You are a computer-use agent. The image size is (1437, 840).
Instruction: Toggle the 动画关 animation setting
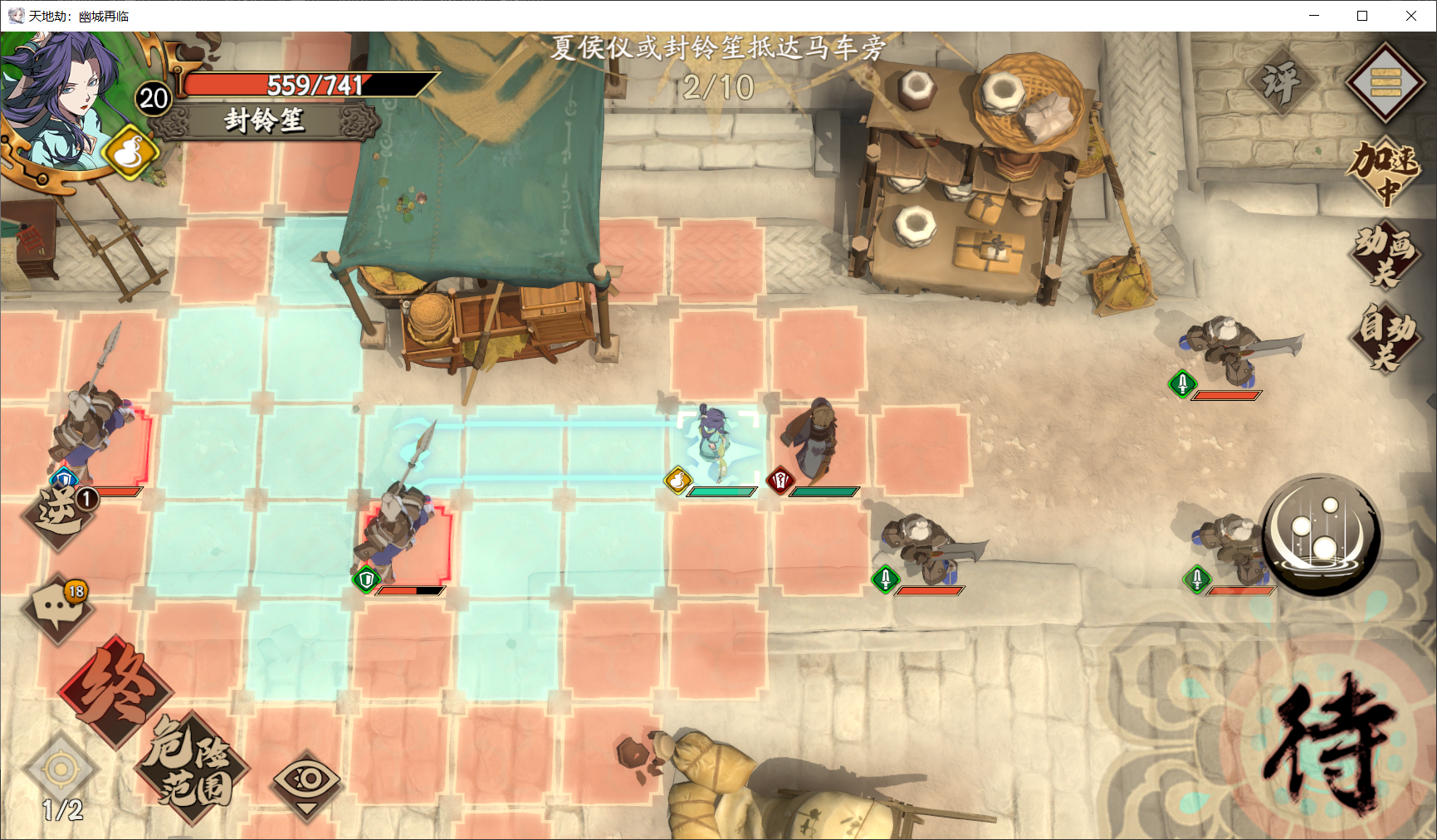(1385, 253)
